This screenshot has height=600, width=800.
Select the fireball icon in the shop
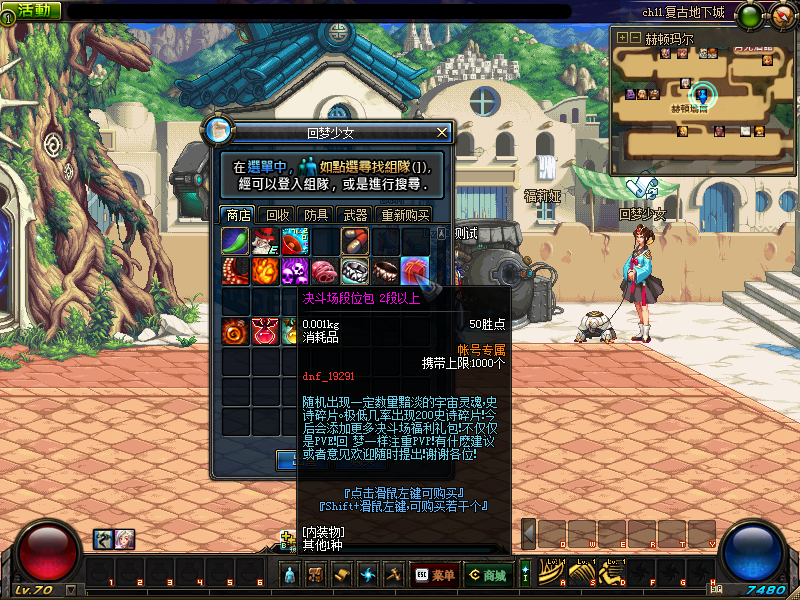coord(265,271)
